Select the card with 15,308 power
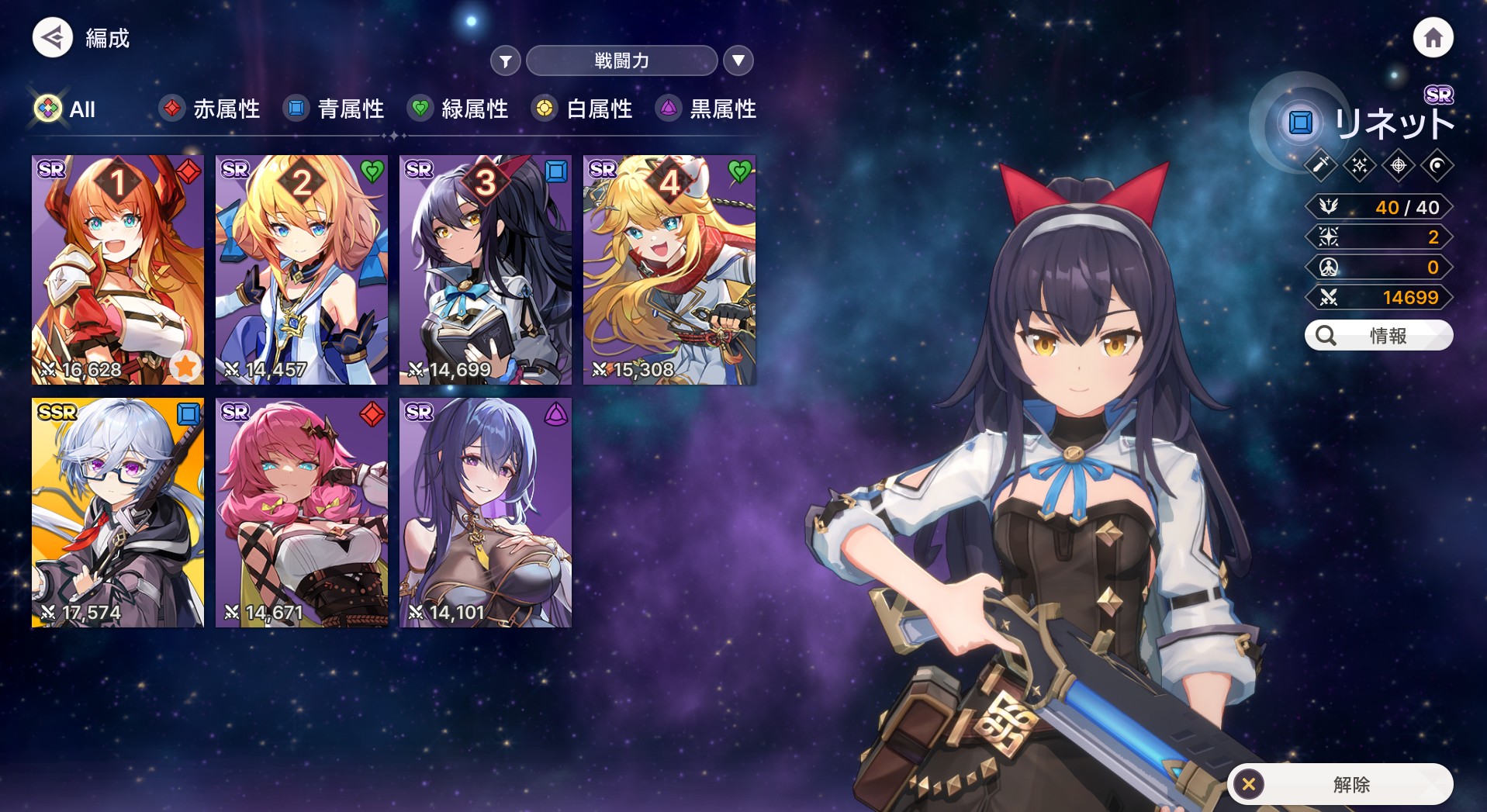1487x812 pixels. 669,270
